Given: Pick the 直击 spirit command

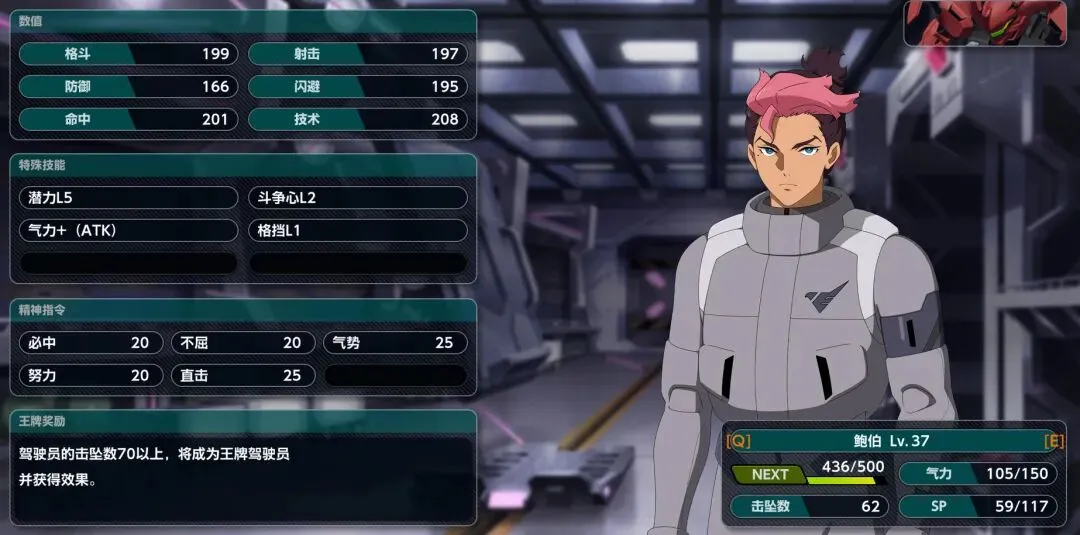Looking at the screenshot, I should 243,376.
